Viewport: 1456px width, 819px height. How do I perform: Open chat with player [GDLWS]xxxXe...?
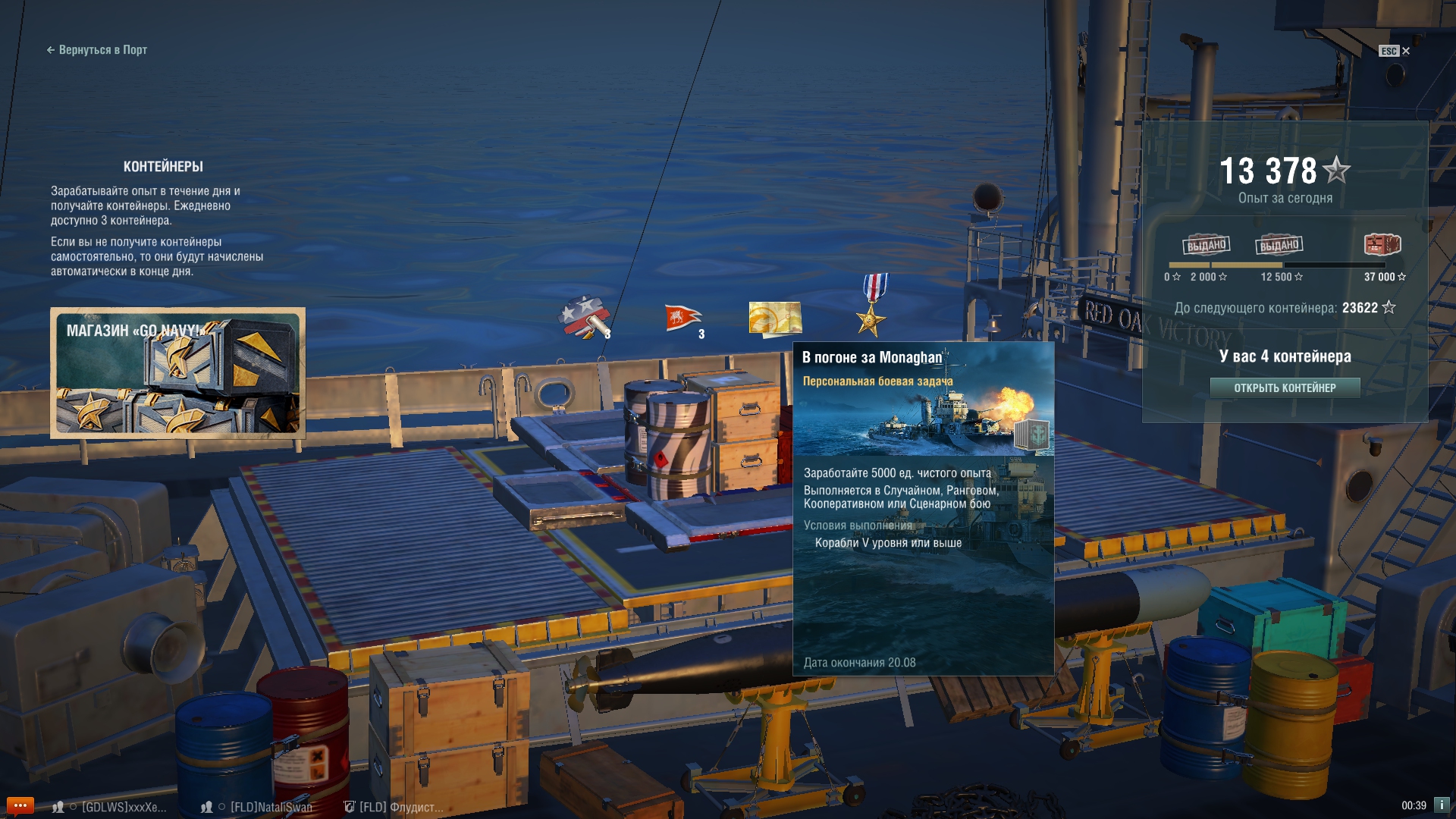(121, 807)
